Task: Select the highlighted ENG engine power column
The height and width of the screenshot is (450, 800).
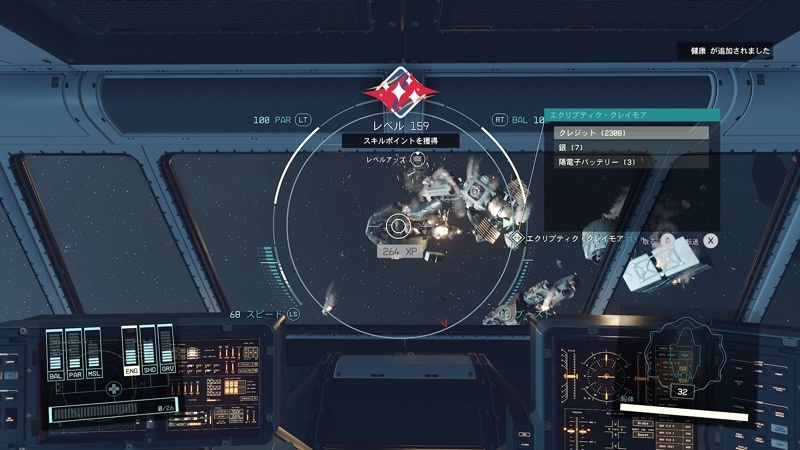Action: (x=129, y=350)
